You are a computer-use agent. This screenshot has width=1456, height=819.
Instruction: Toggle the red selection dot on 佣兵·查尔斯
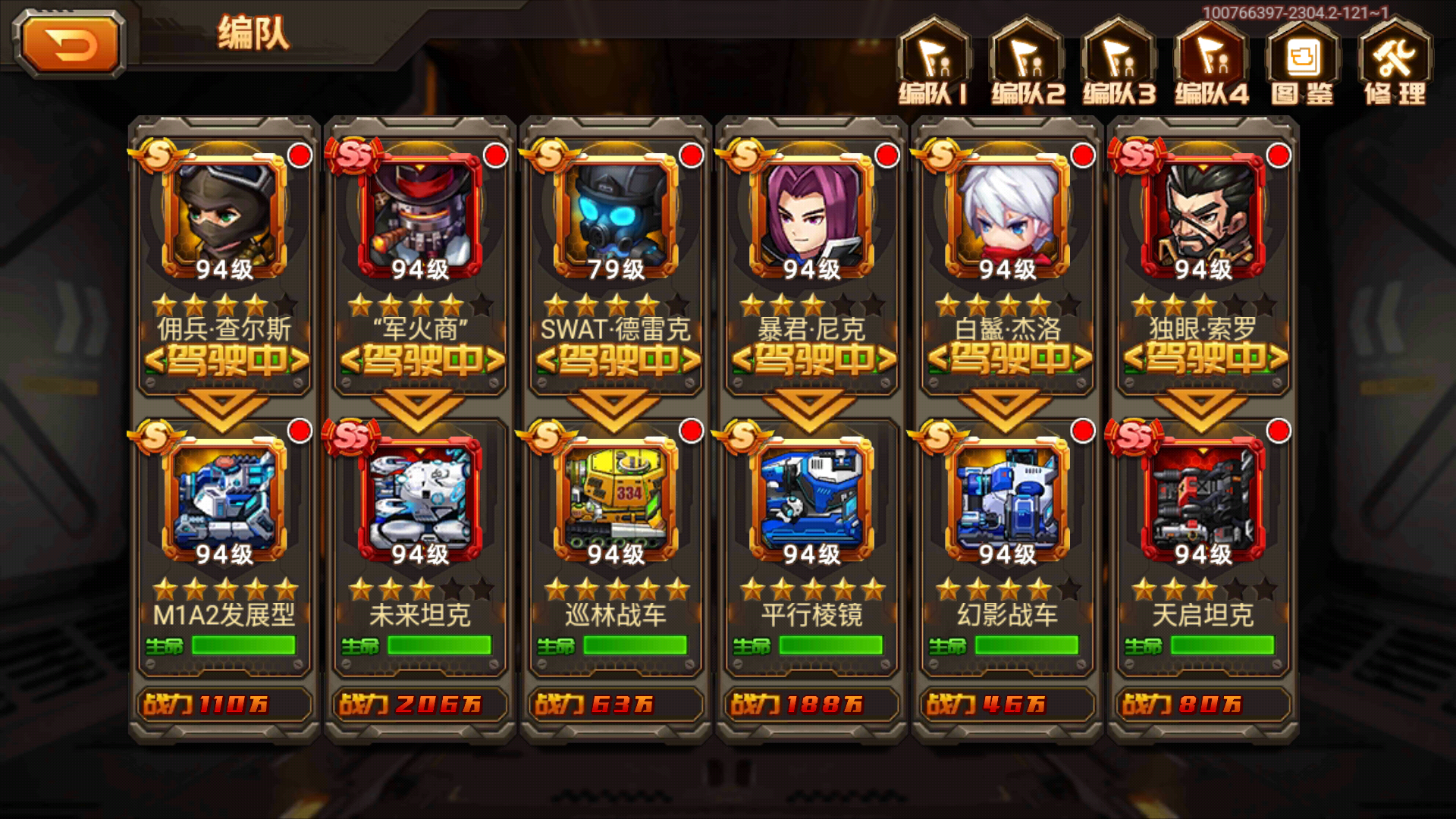coord(300,154)
